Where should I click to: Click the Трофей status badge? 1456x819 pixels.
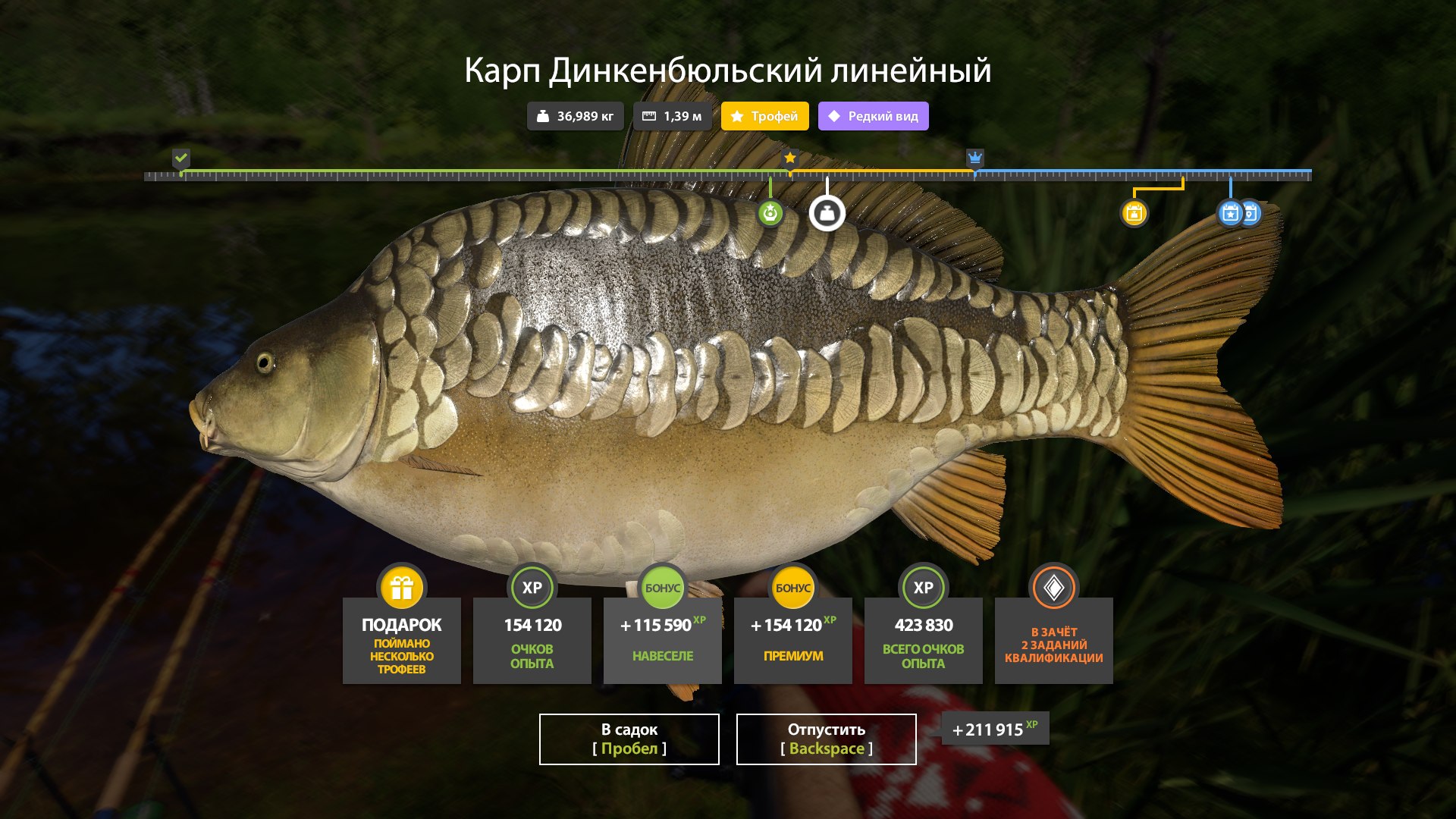pyautogui.click(x=764, y=117)
